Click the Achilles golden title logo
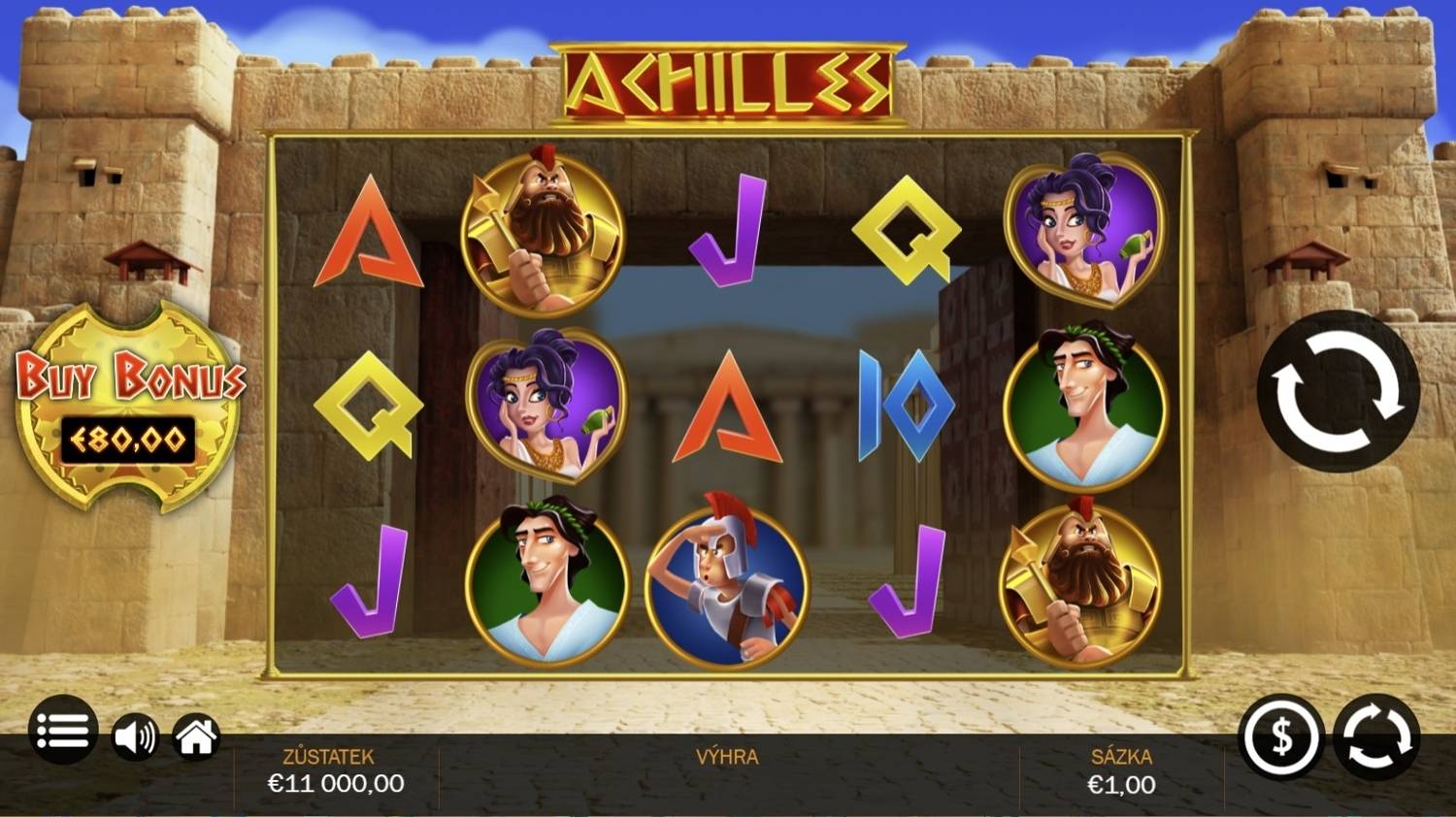The height and width of the screenshot is (817, 1456). tap(730, 80)
